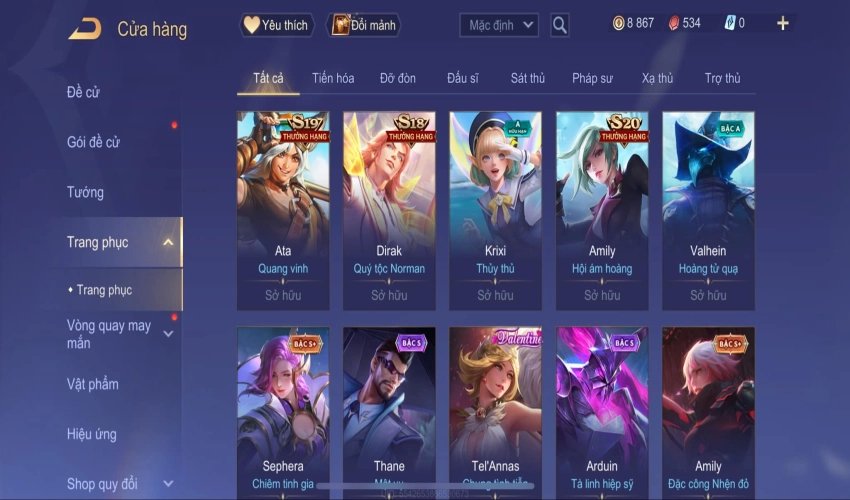The height and width of the screenshot is (500, 850).
Task: Open the Đề cử menu entry
Action: [x=84, y=93]
